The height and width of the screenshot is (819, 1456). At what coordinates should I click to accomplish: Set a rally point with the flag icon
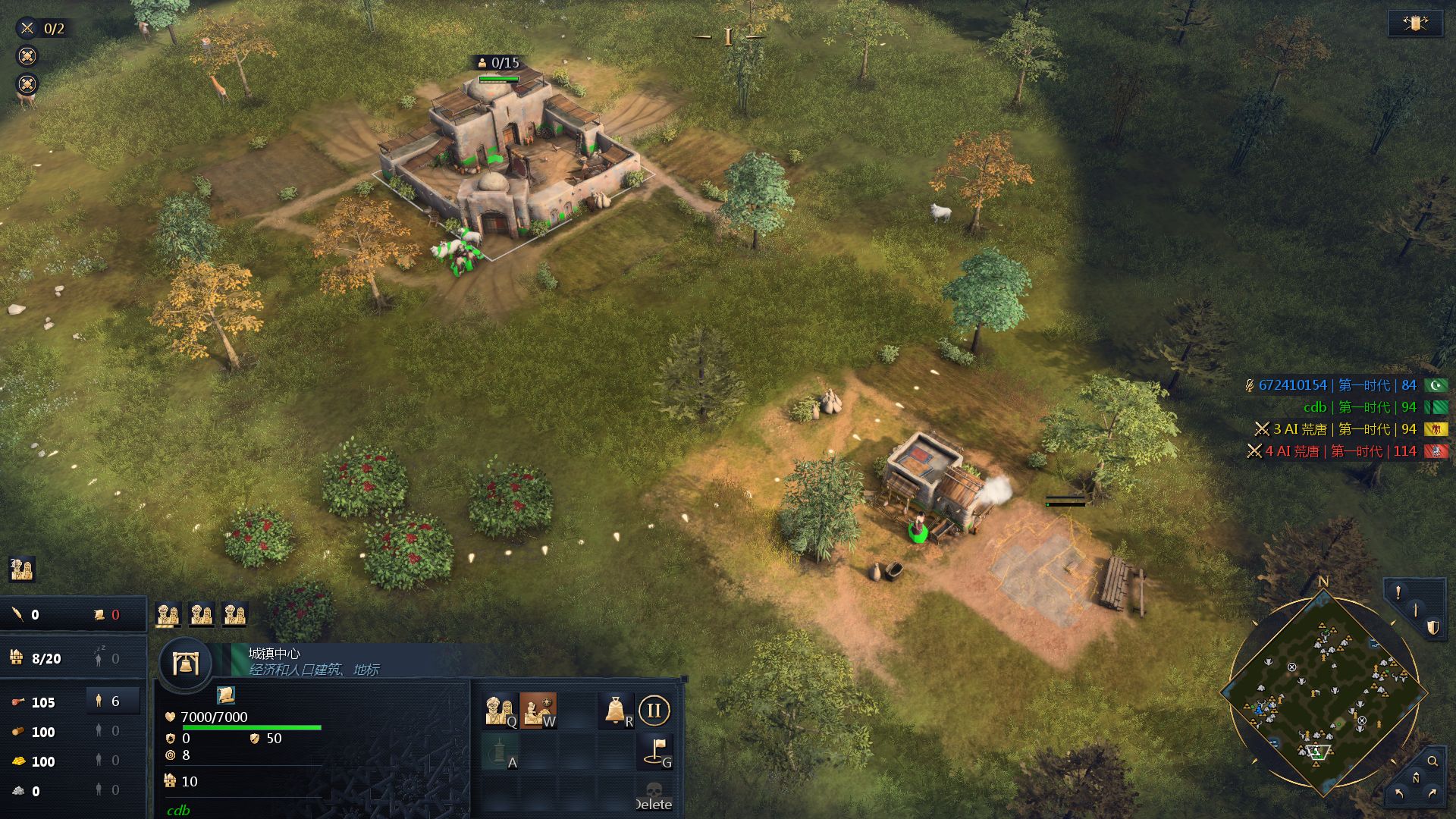(x=655, y=750)
